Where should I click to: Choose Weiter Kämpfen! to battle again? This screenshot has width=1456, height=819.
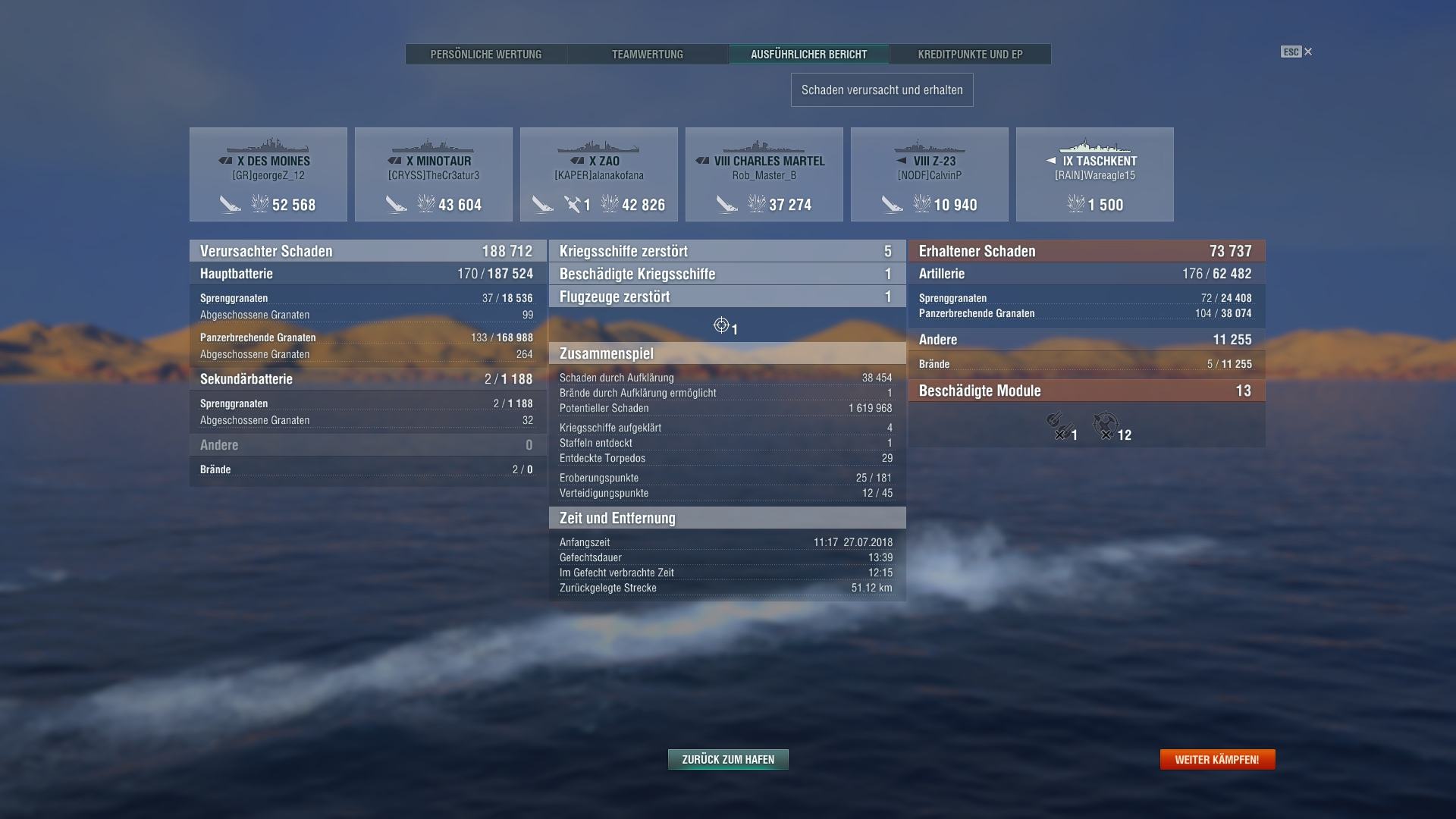(1217, 759)
